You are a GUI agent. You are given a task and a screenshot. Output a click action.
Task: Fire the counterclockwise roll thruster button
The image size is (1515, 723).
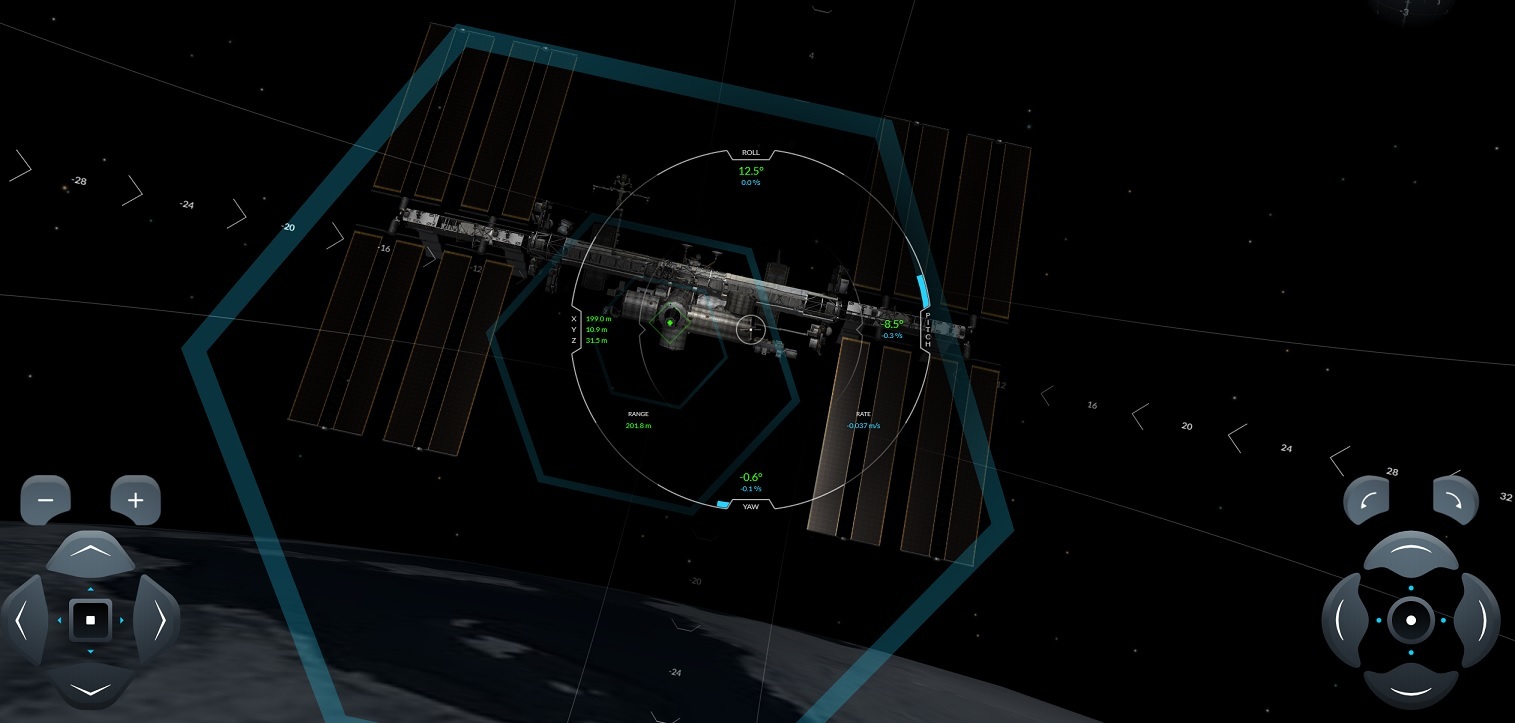pos(1367,500)
